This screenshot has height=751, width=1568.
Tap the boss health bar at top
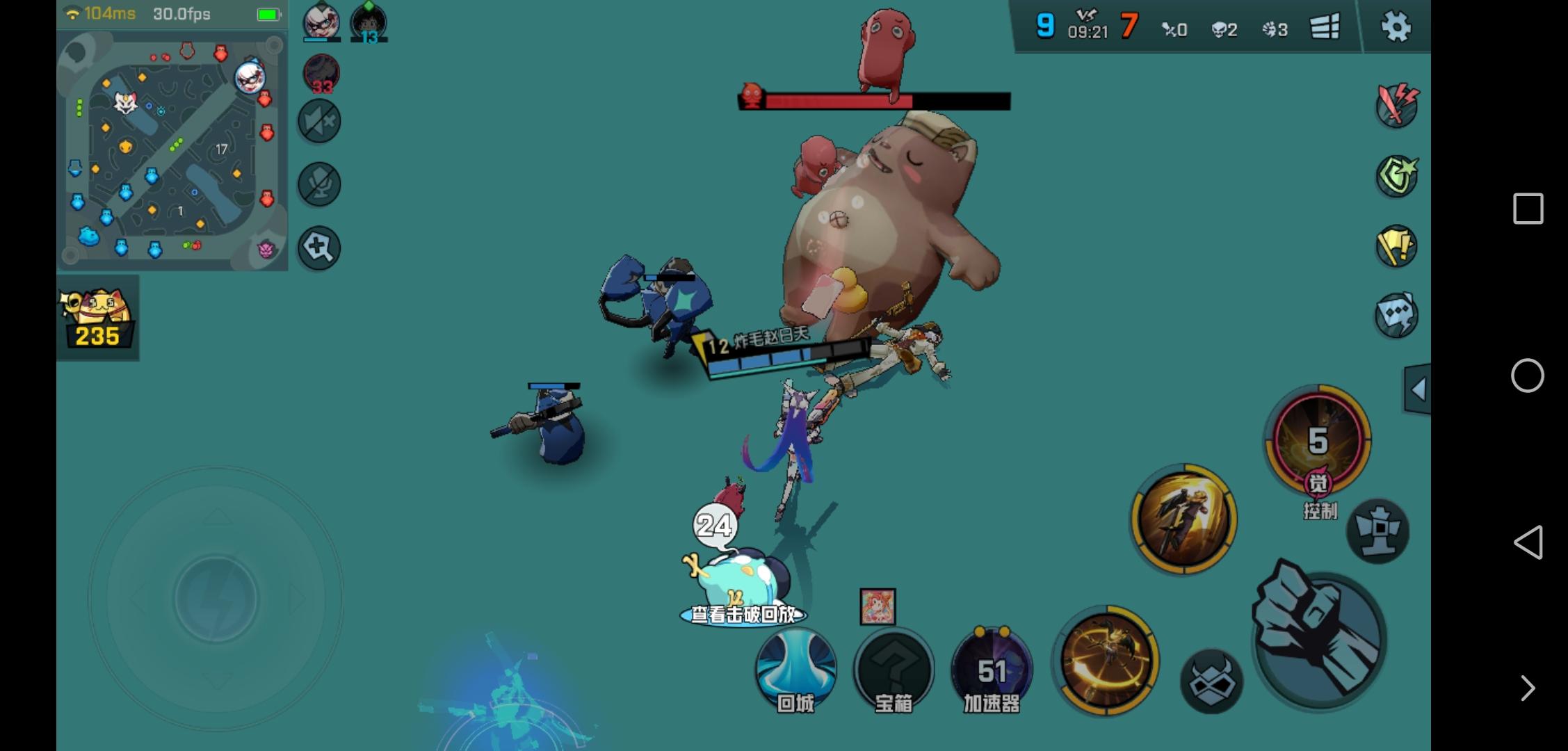point(873,101)
